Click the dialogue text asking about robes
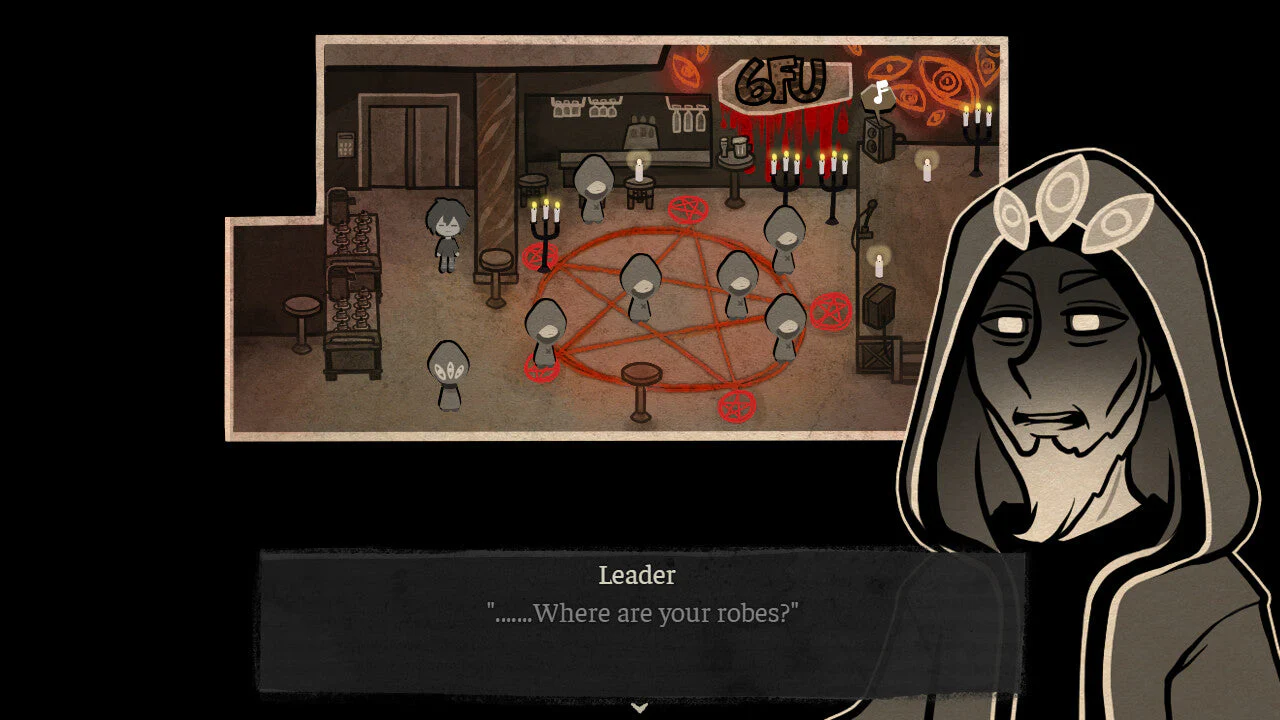This screenshot has height=720, width=1280. [644, 613]
